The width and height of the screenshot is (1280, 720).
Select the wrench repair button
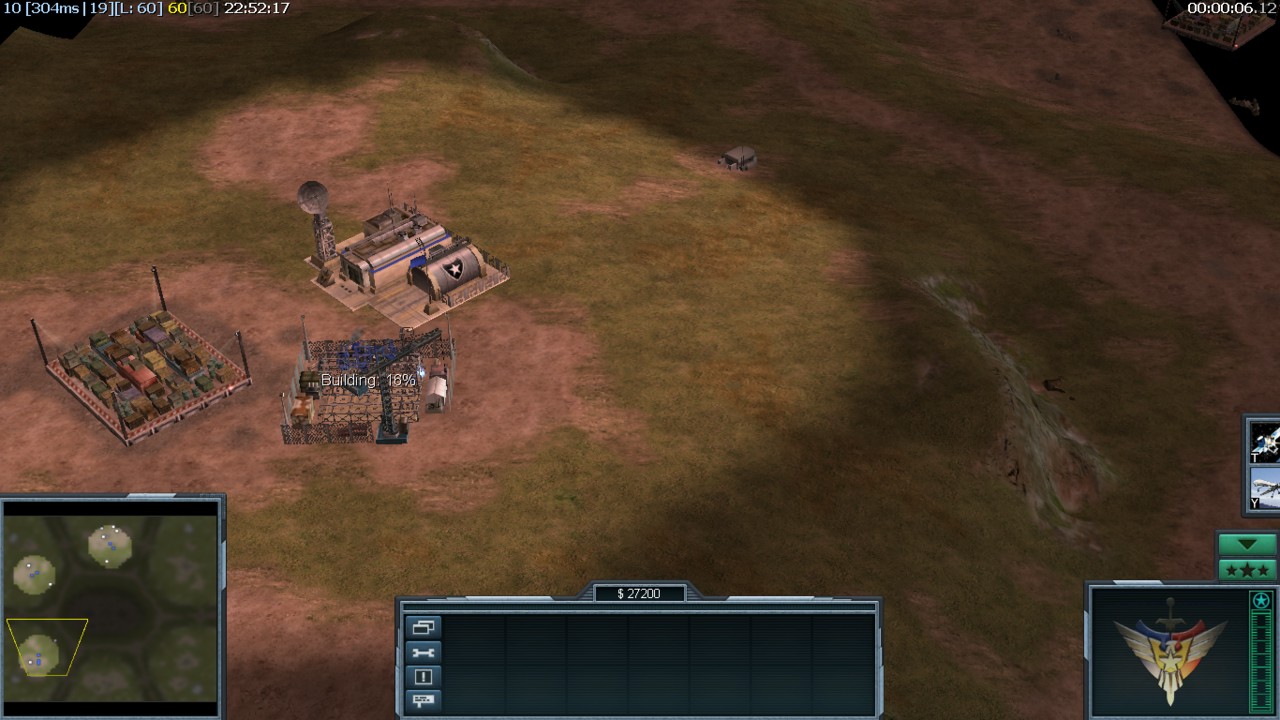click(423, 652)
